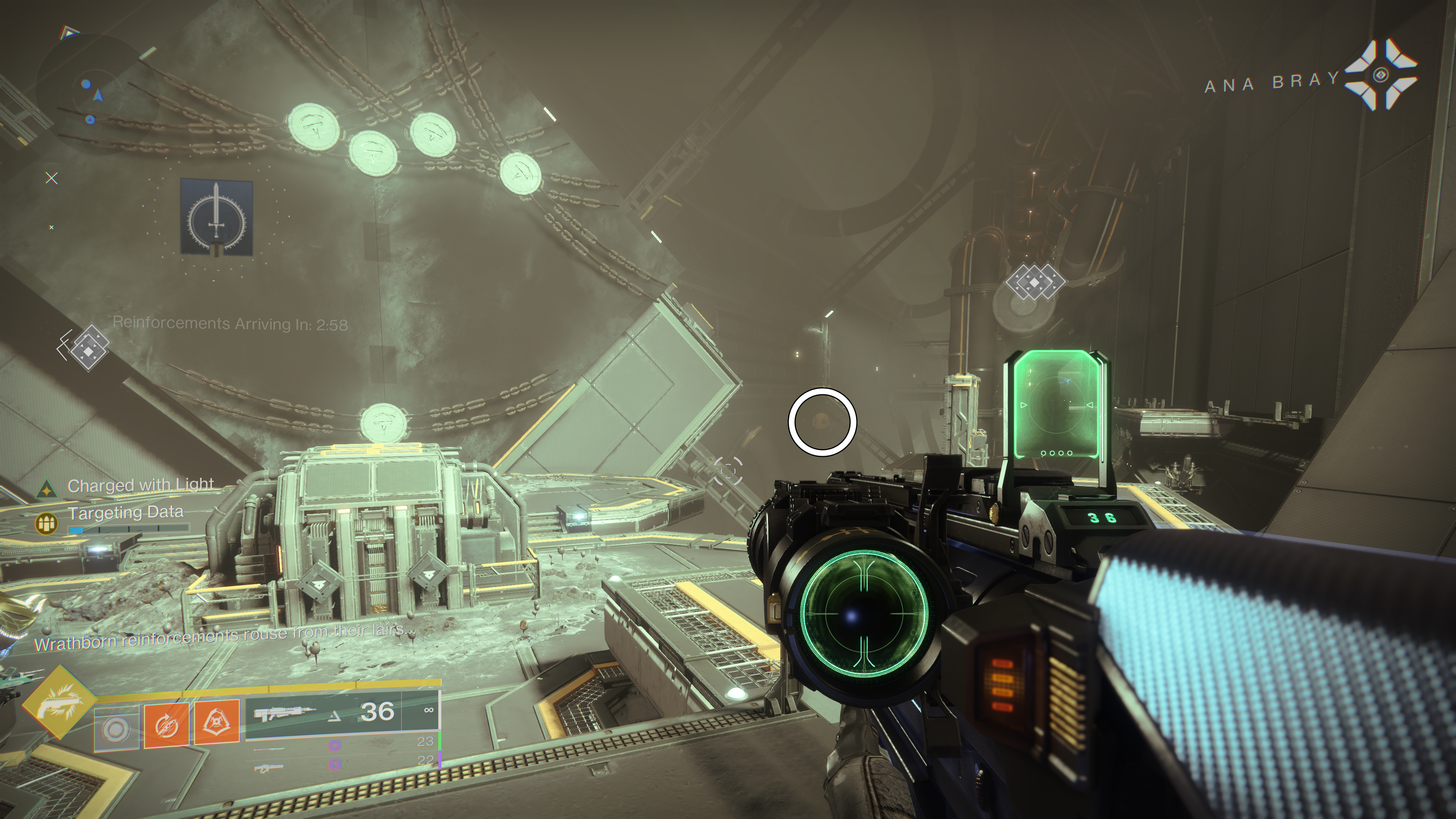
Task: Click the Targeting Data objective icon
Action: tap(47, 523)
